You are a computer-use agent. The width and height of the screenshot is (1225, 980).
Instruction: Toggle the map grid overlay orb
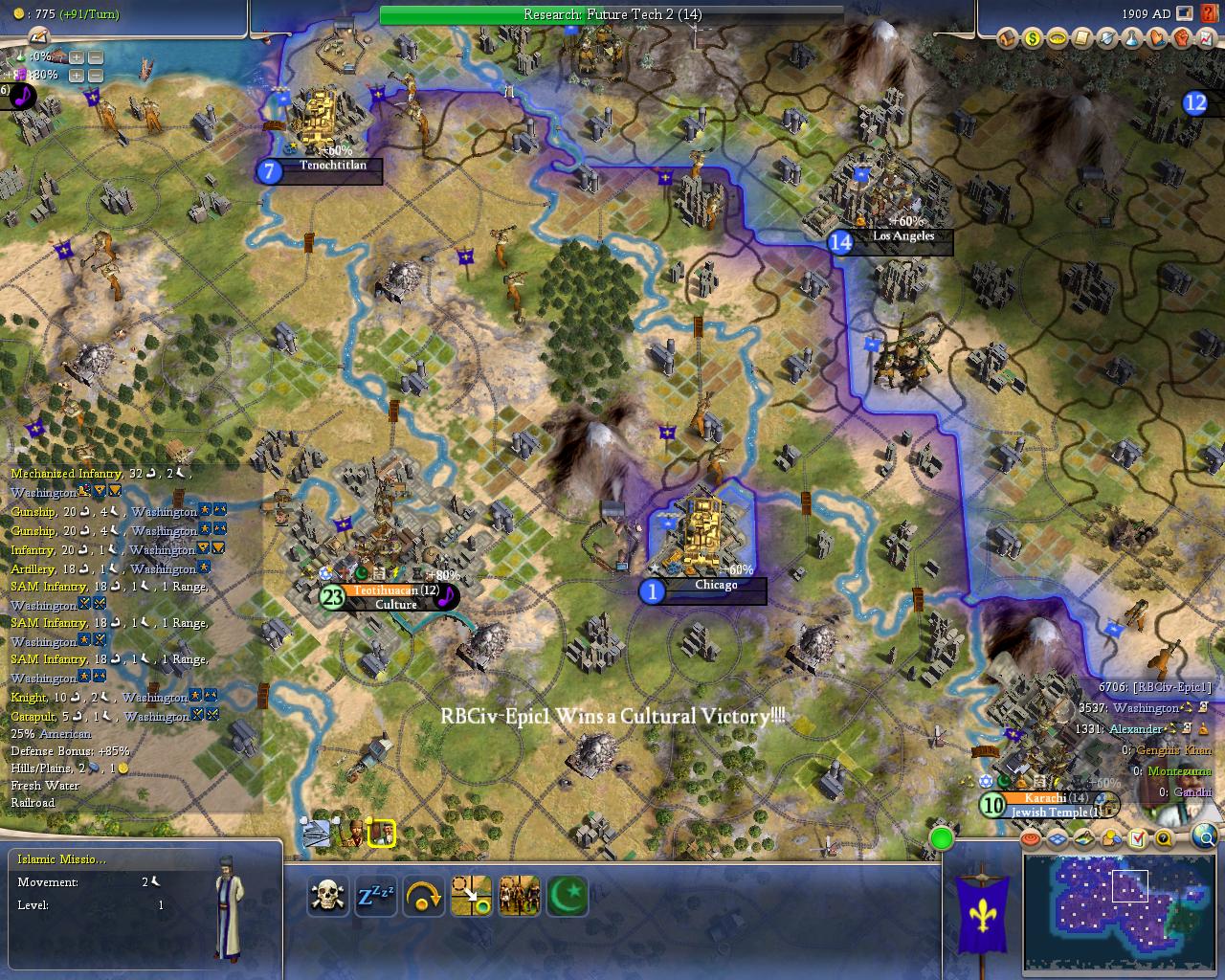click(x=1058, y=839)
